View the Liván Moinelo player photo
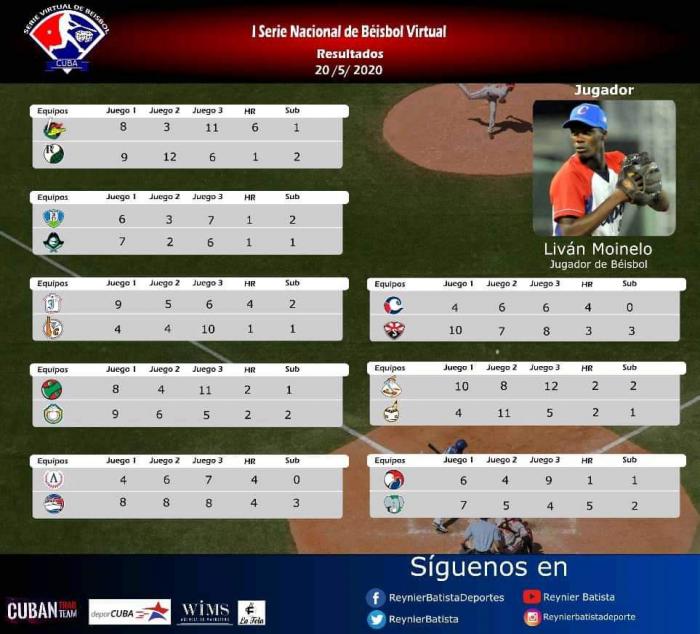This screenshot has width=700, height=634. (x=602, y=168)
